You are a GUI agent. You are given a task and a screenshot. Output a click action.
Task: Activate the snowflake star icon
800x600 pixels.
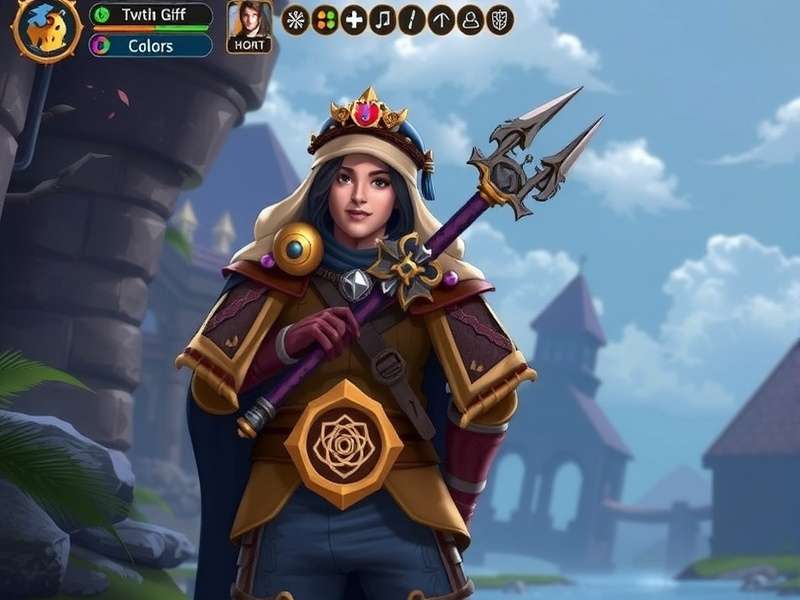295,20
